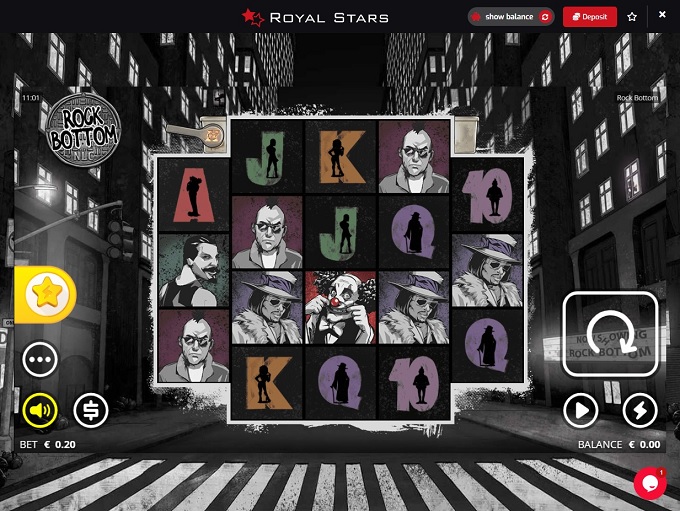Screen dimensions: 680x511
Task: Click the red Deposit button
Action: point(589,17)
